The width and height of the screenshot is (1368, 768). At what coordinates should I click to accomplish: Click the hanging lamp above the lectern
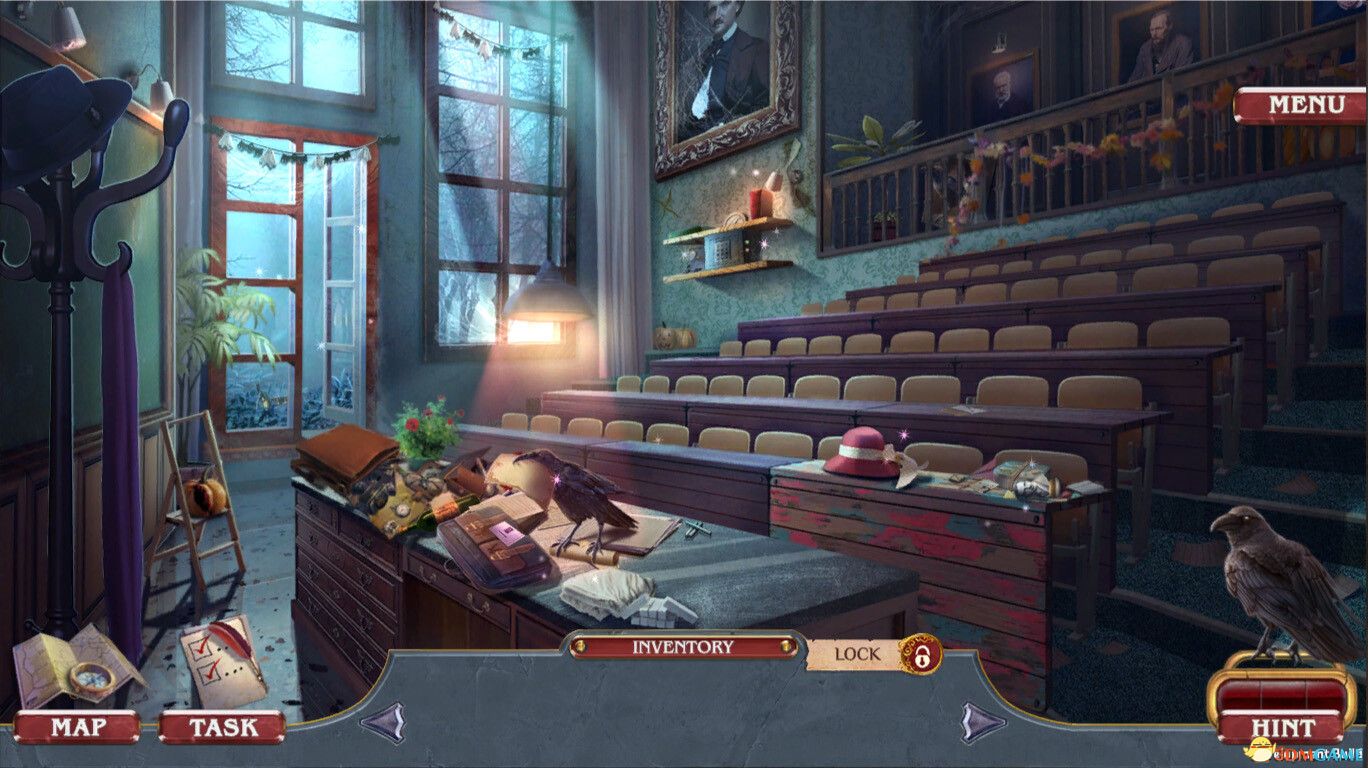pyautogui.click(x=551, y=300)
